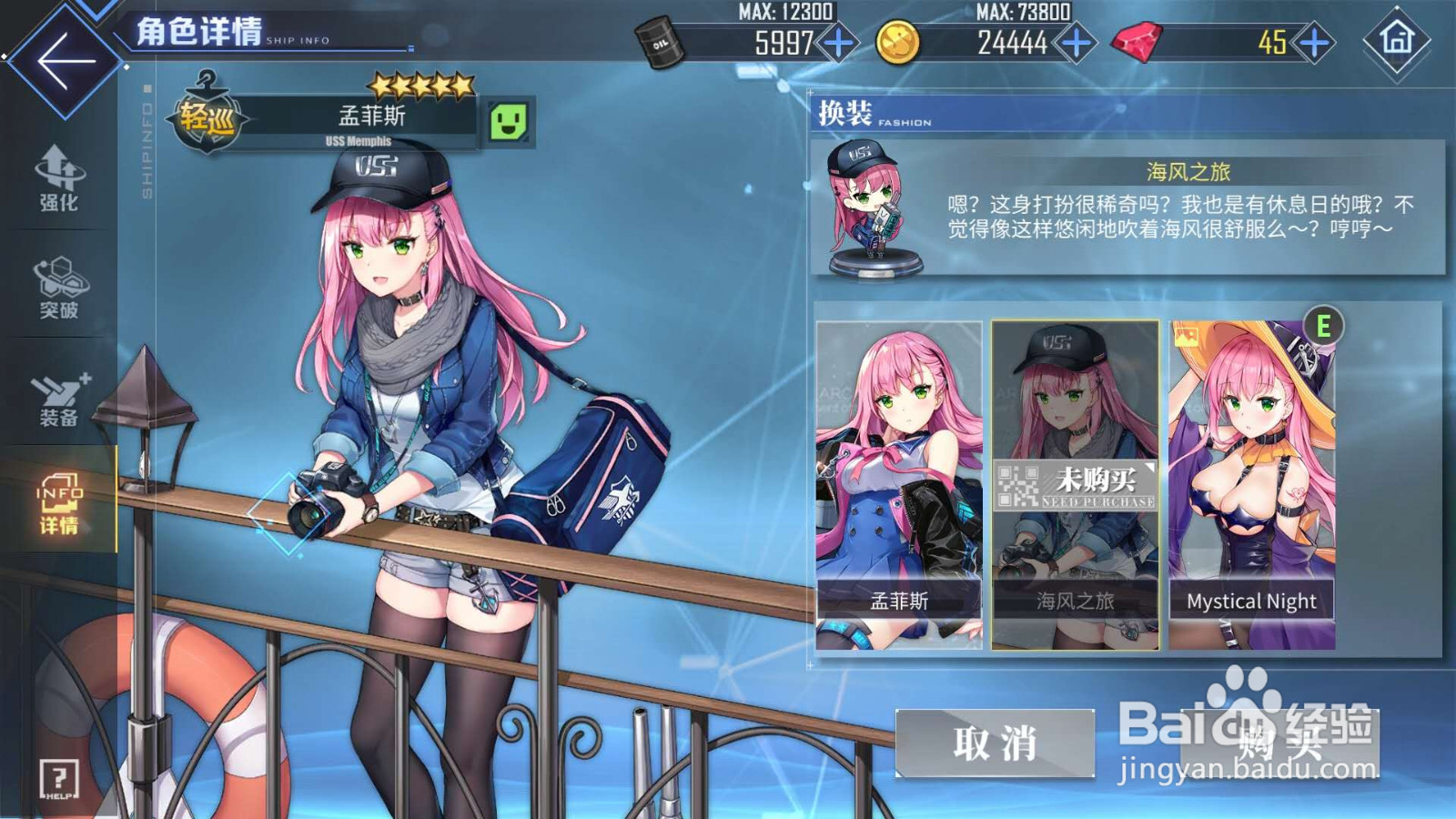Viewport: 1456px width, 819px height.
Task: Open the 装备 equipment screen
Action: click(x=57, y=398)
